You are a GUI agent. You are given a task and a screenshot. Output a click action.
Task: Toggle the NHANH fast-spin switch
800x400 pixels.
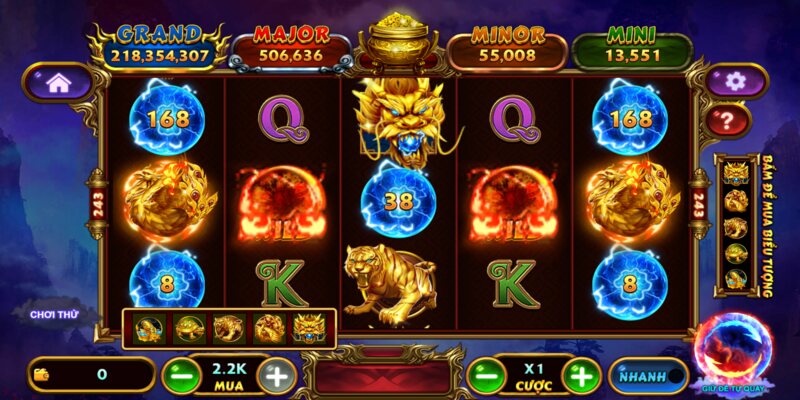tap(648, 376)
